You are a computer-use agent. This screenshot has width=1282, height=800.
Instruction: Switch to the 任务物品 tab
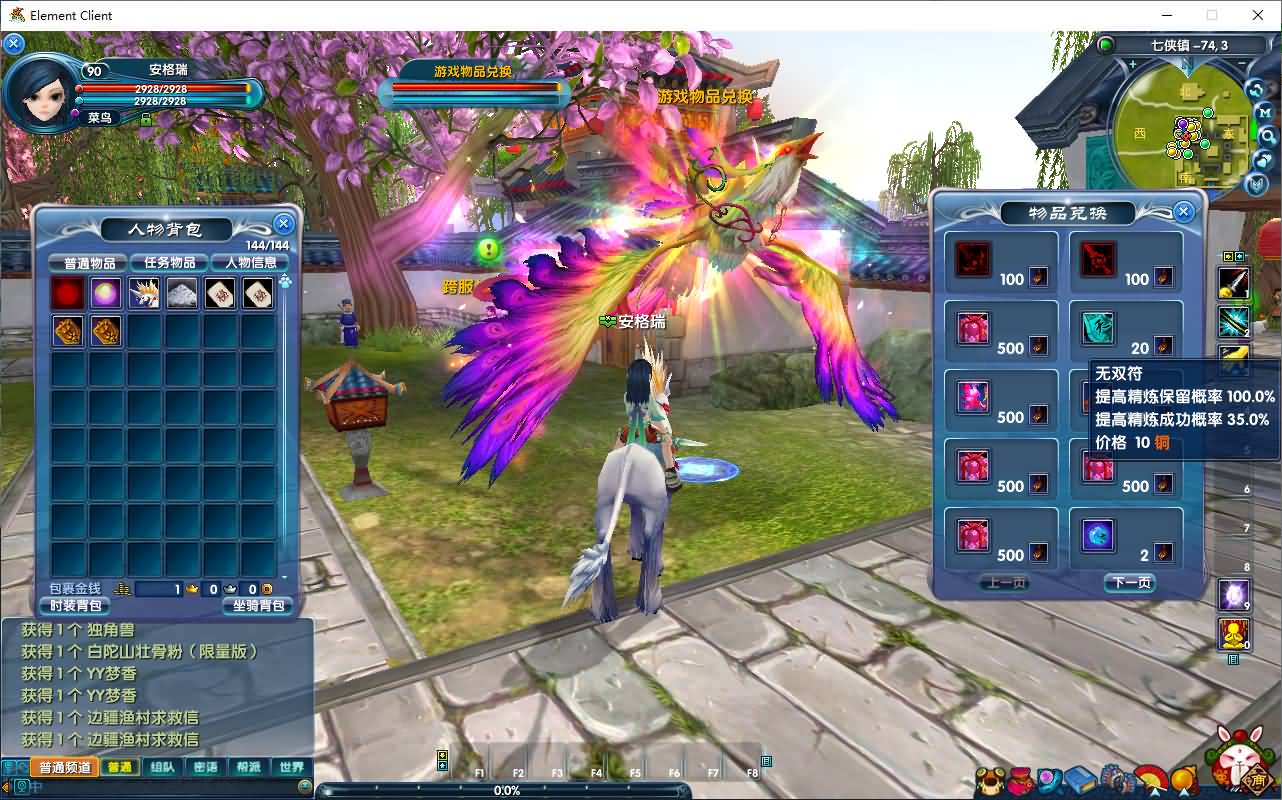[169, 263]
